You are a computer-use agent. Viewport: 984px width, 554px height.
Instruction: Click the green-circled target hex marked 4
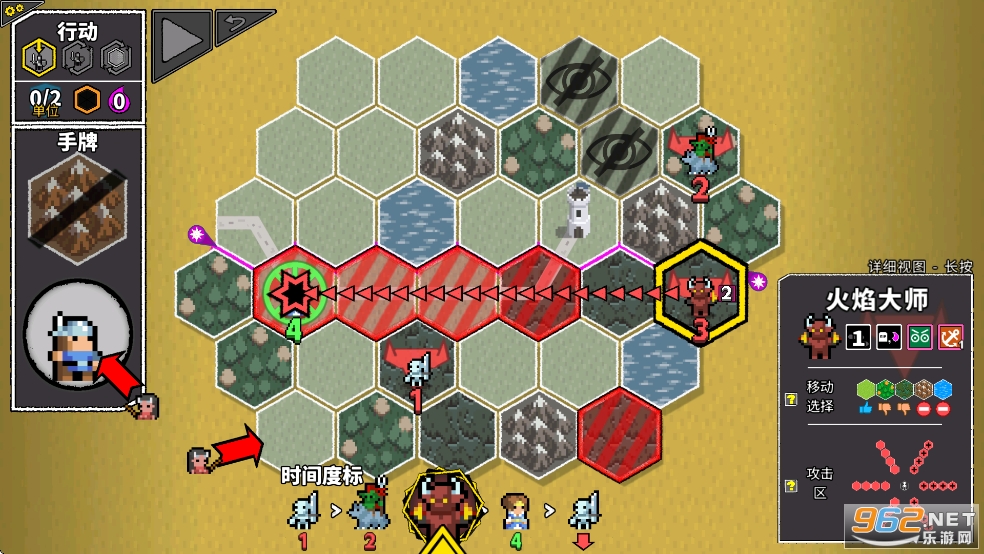click(295, 292)
